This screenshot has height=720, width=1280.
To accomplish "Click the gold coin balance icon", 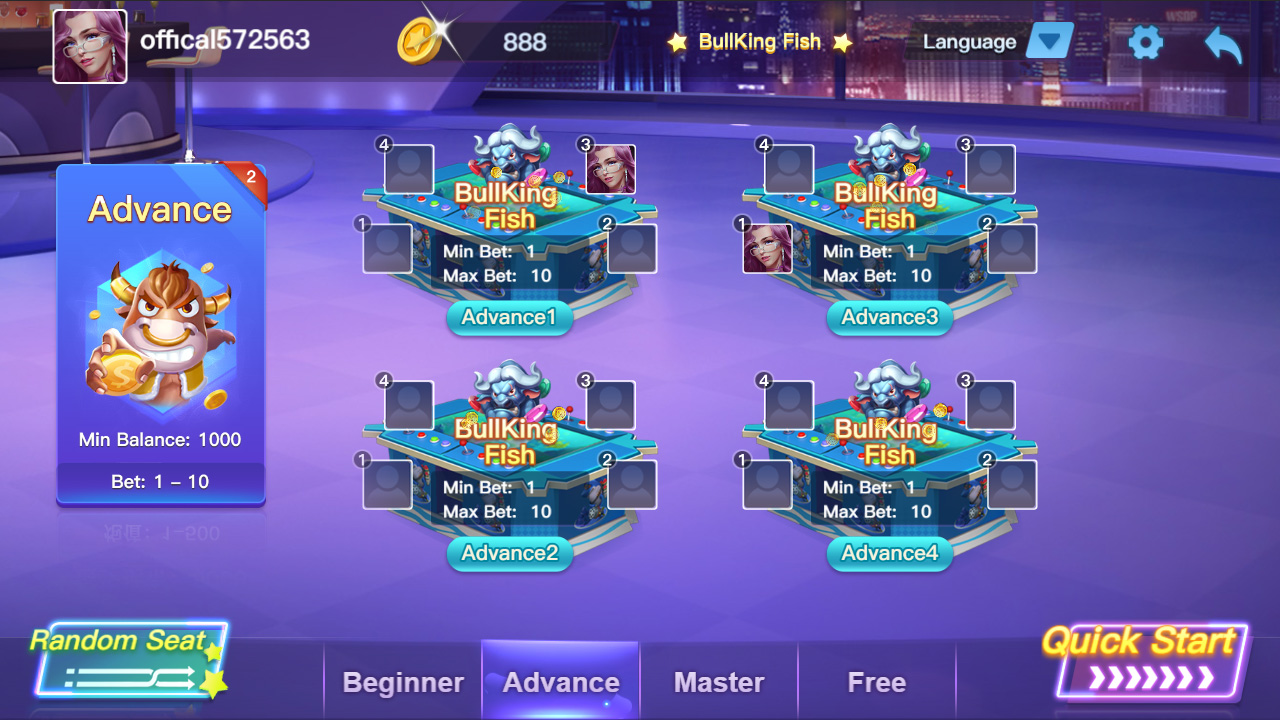I will [420, 41].
